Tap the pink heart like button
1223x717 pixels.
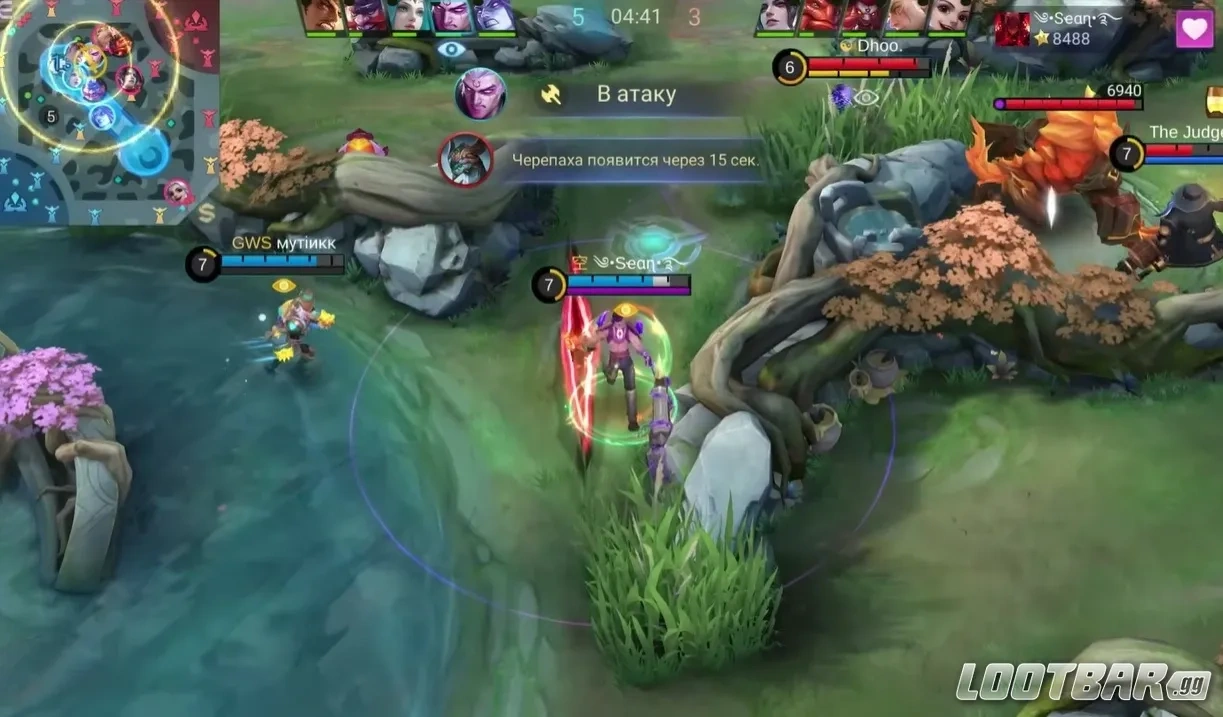[x=1194, y=29]
